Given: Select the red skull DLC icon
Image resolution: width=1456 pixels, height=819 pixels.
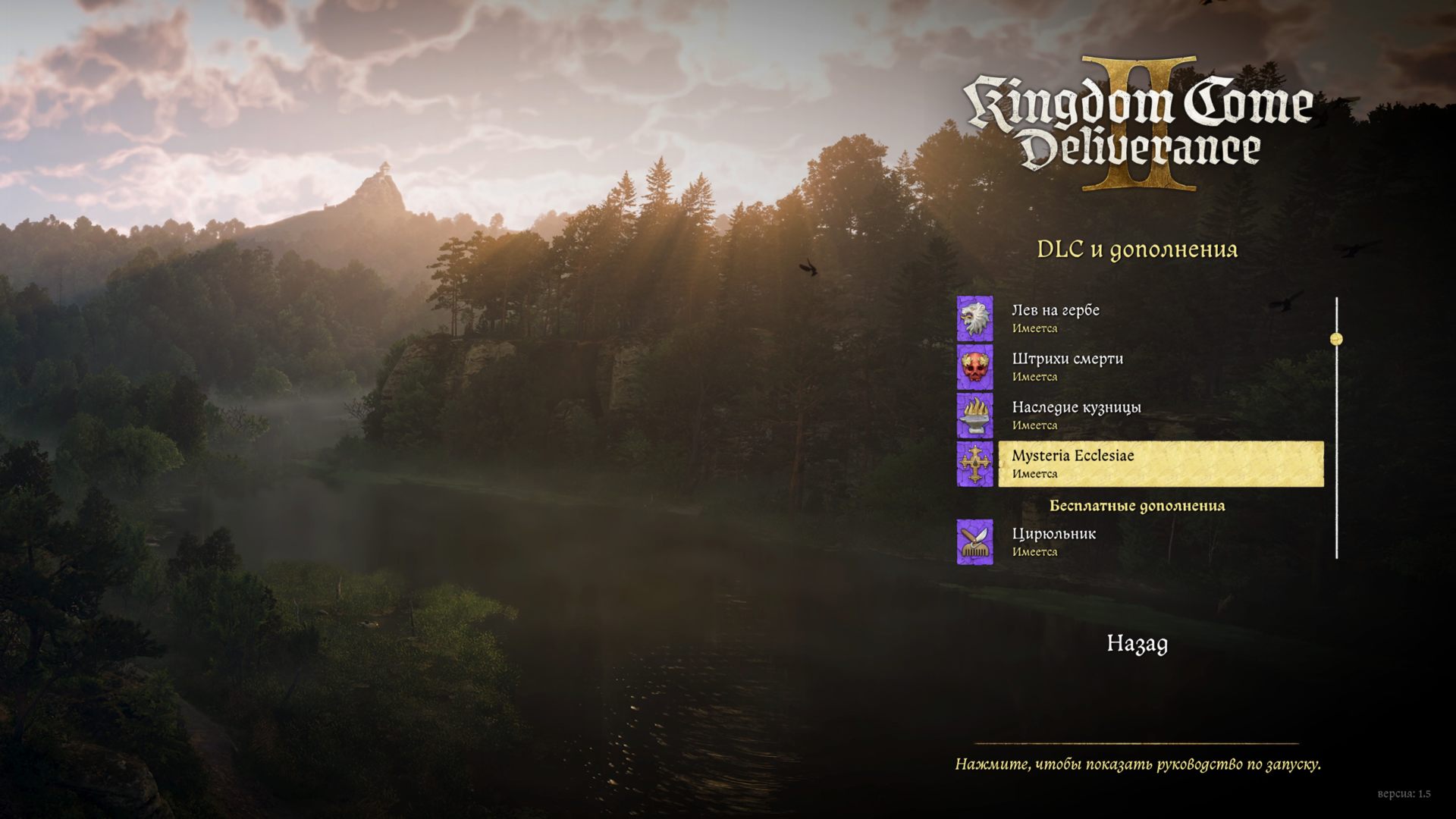Looking at the screenshot, I should pos(974,366).
